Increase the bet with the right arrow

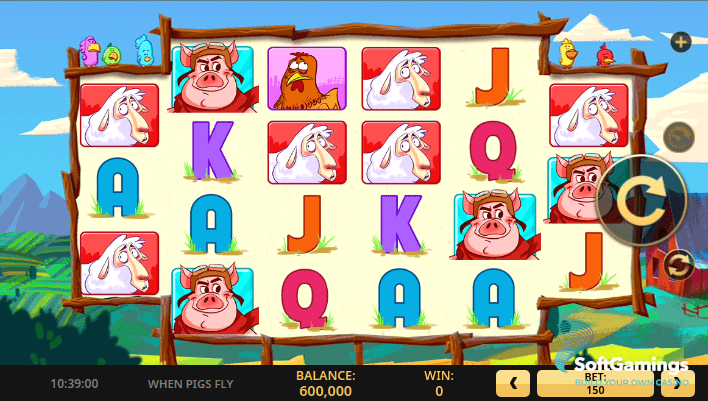pyautogui.click(x=678, y=383)
